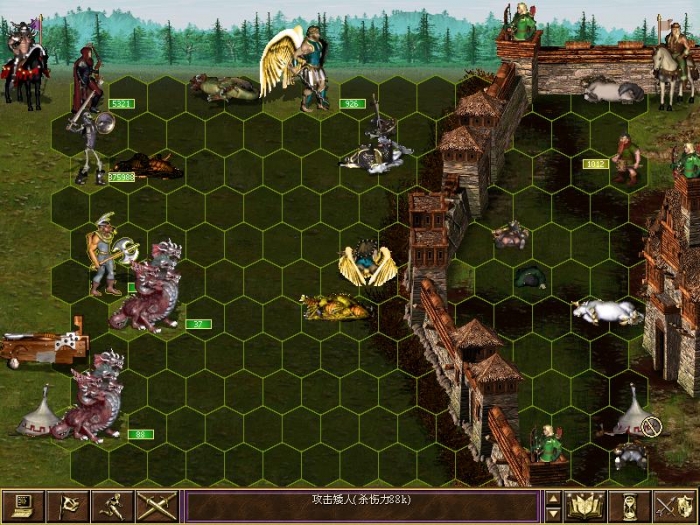This screenshot has height=525, width=700.
Task: Make the unit wait with the hourglass button
Action: coord(629,506)
